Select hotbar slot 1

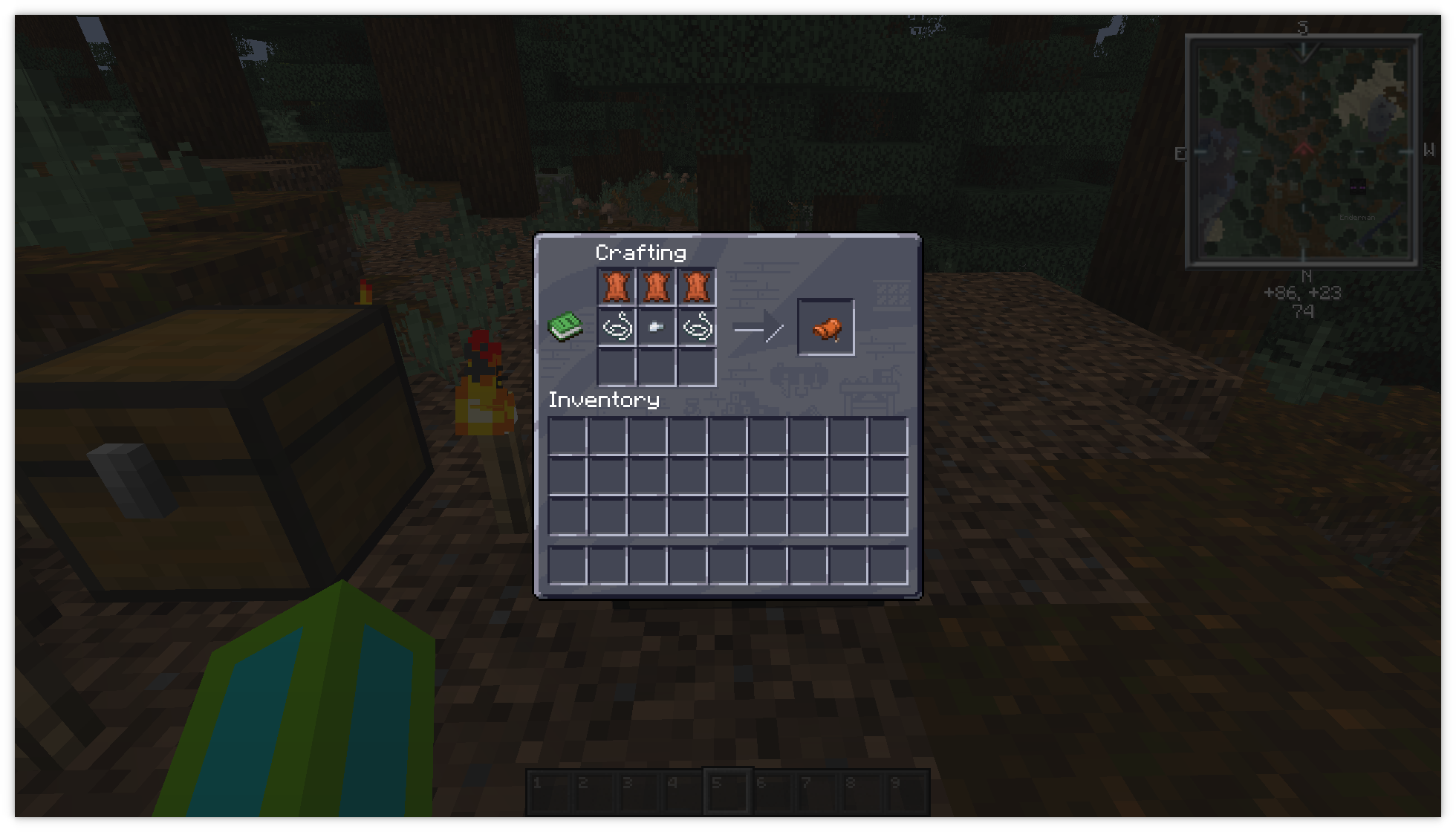coord(550,790)
